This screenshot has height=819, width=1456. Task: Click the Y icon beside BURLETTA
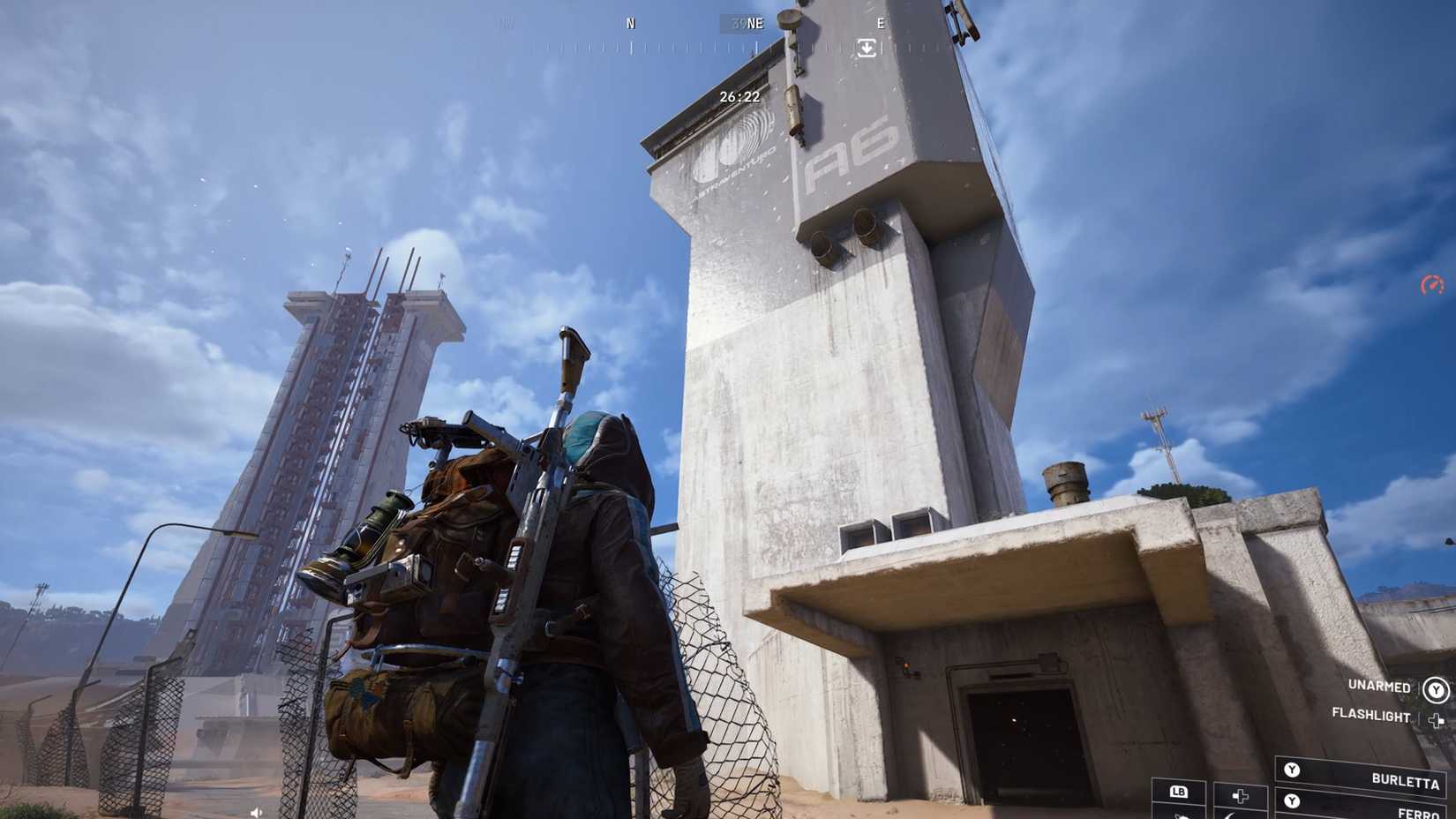click(1292, 770)
